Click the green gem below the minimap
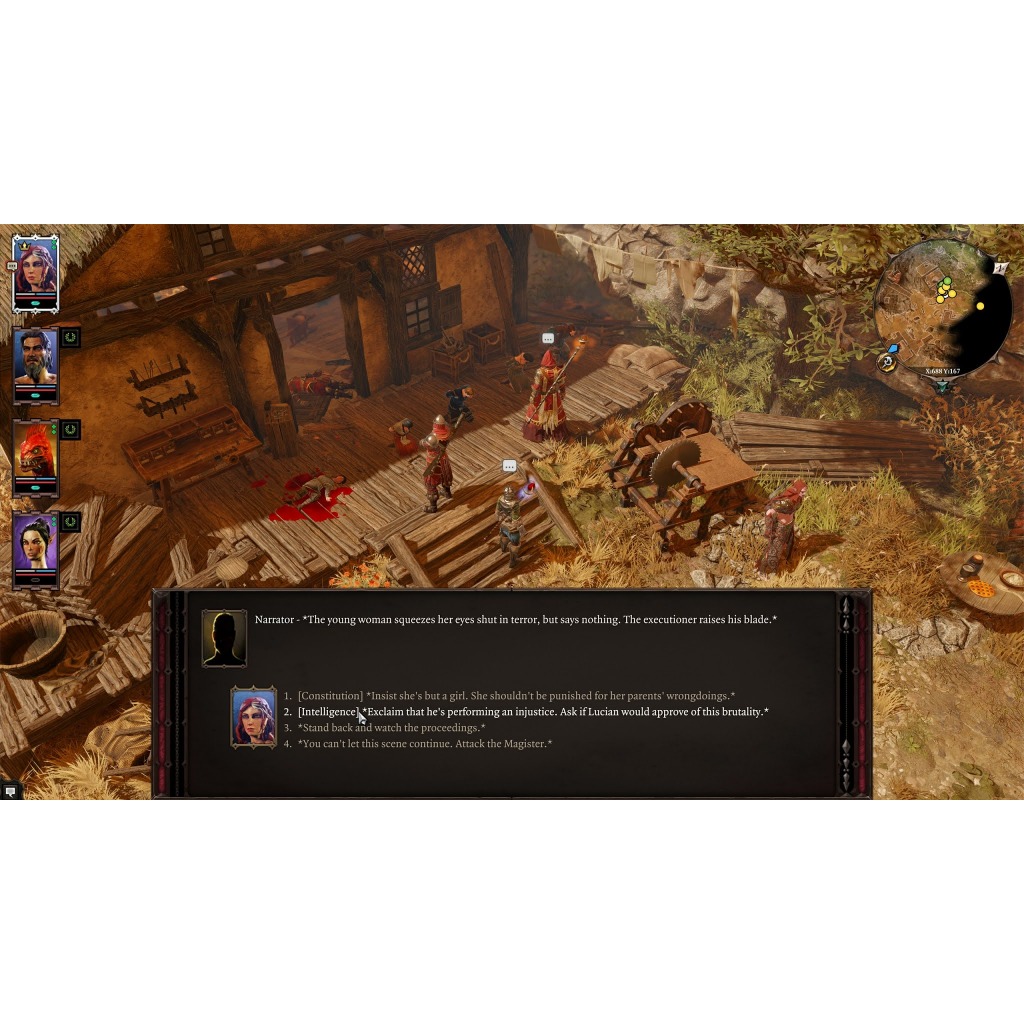Viewport: 1024px width, 1024px height. coord(942,386)
